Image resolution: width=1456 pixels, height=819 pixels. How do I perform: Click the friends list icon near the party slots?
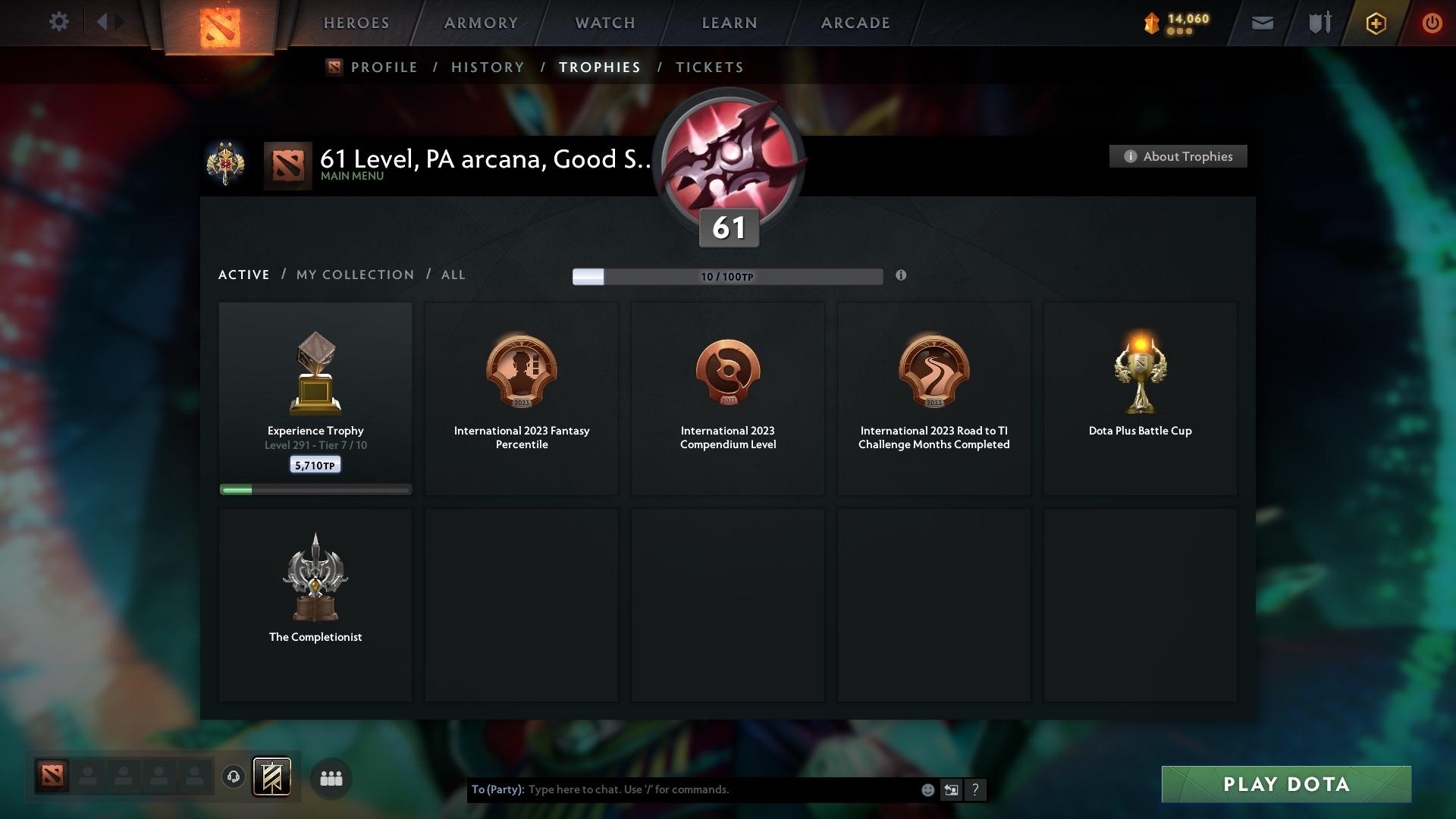pos(331,778)
